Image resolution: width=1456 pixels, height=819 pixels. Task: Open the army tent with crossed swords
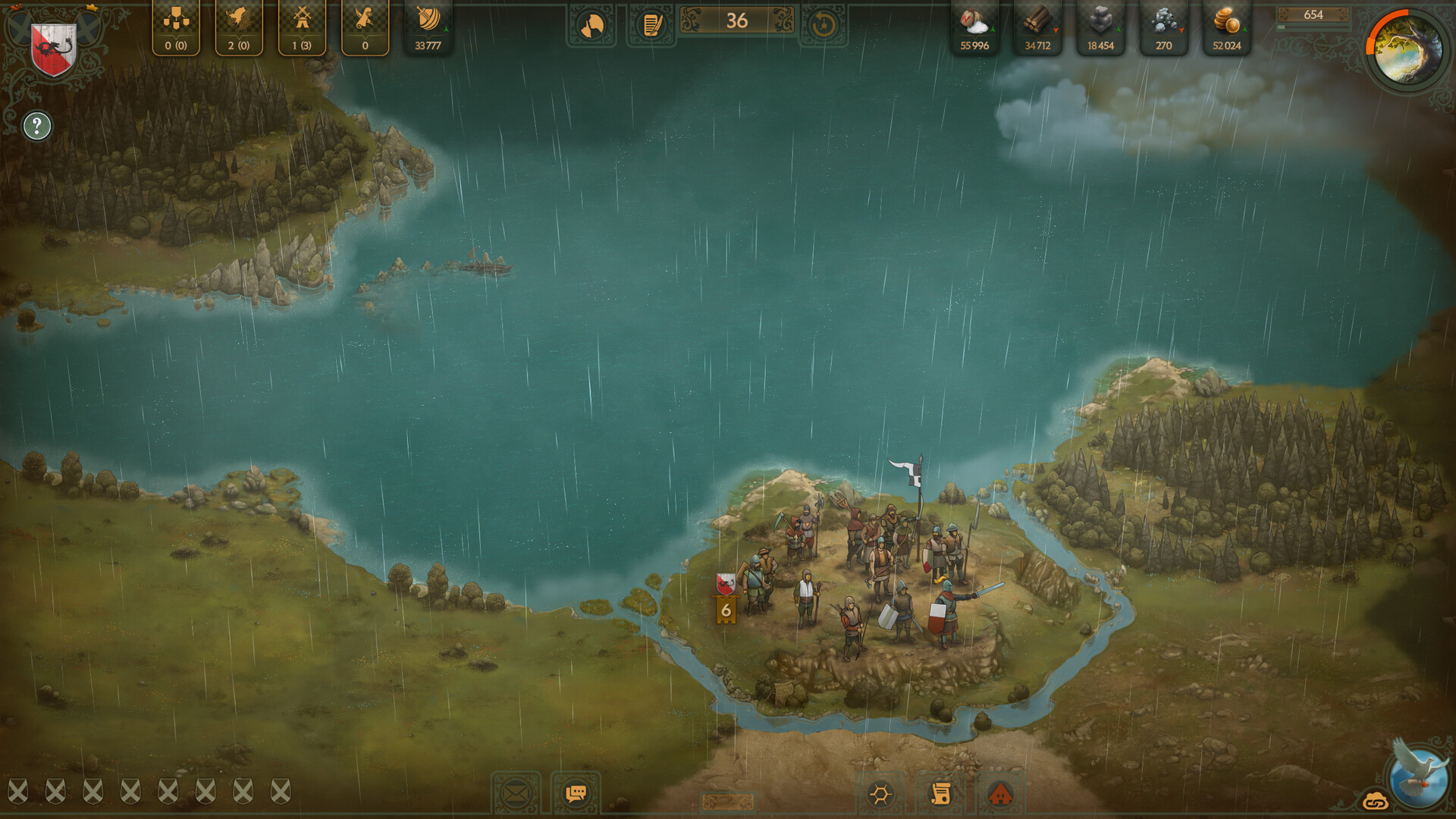[302, 27]
